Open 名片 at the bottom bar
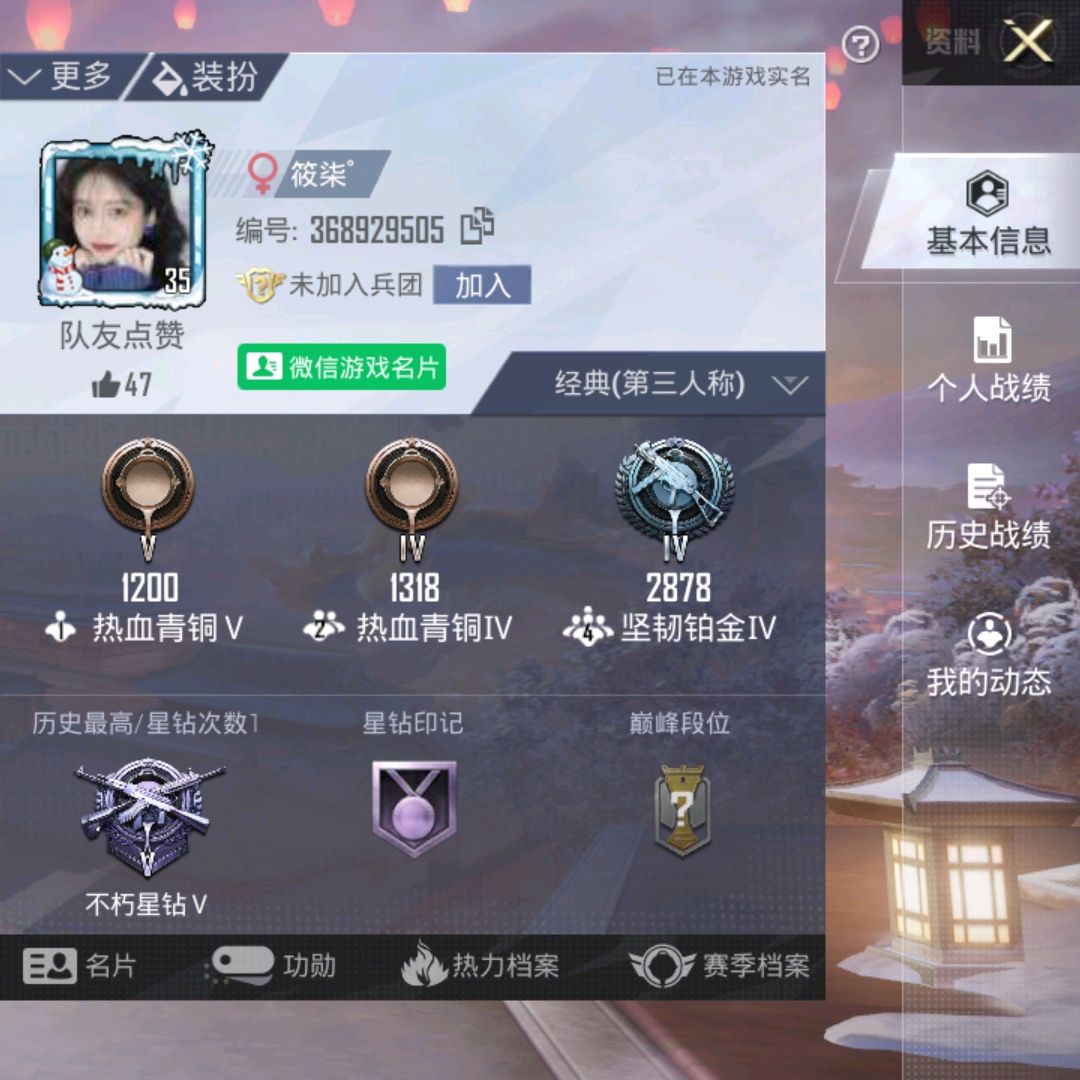 pyautogui.click(x=80, y=966)
